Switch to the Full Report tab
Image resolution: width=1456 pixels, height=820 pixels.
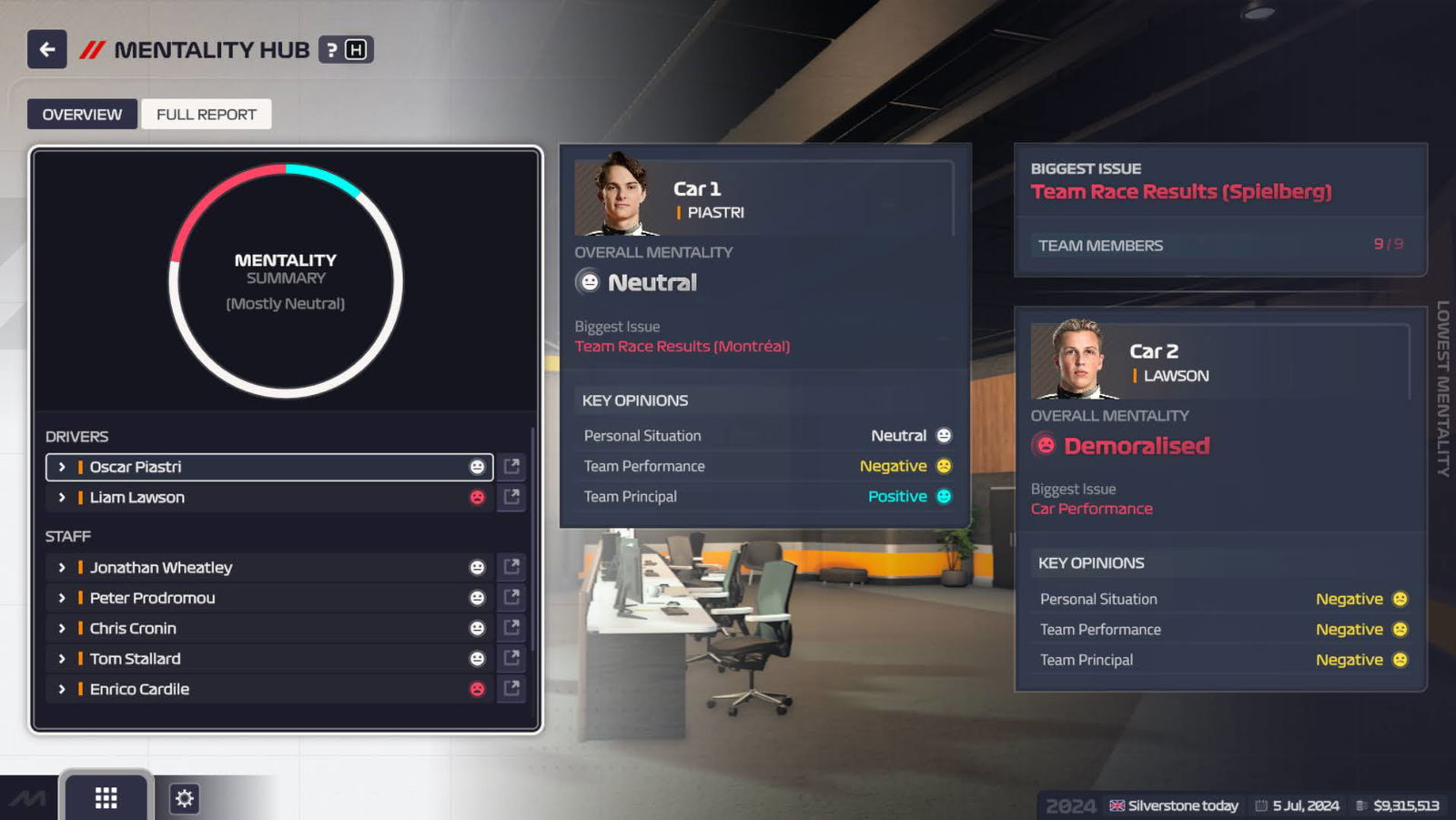coord(207,115)
